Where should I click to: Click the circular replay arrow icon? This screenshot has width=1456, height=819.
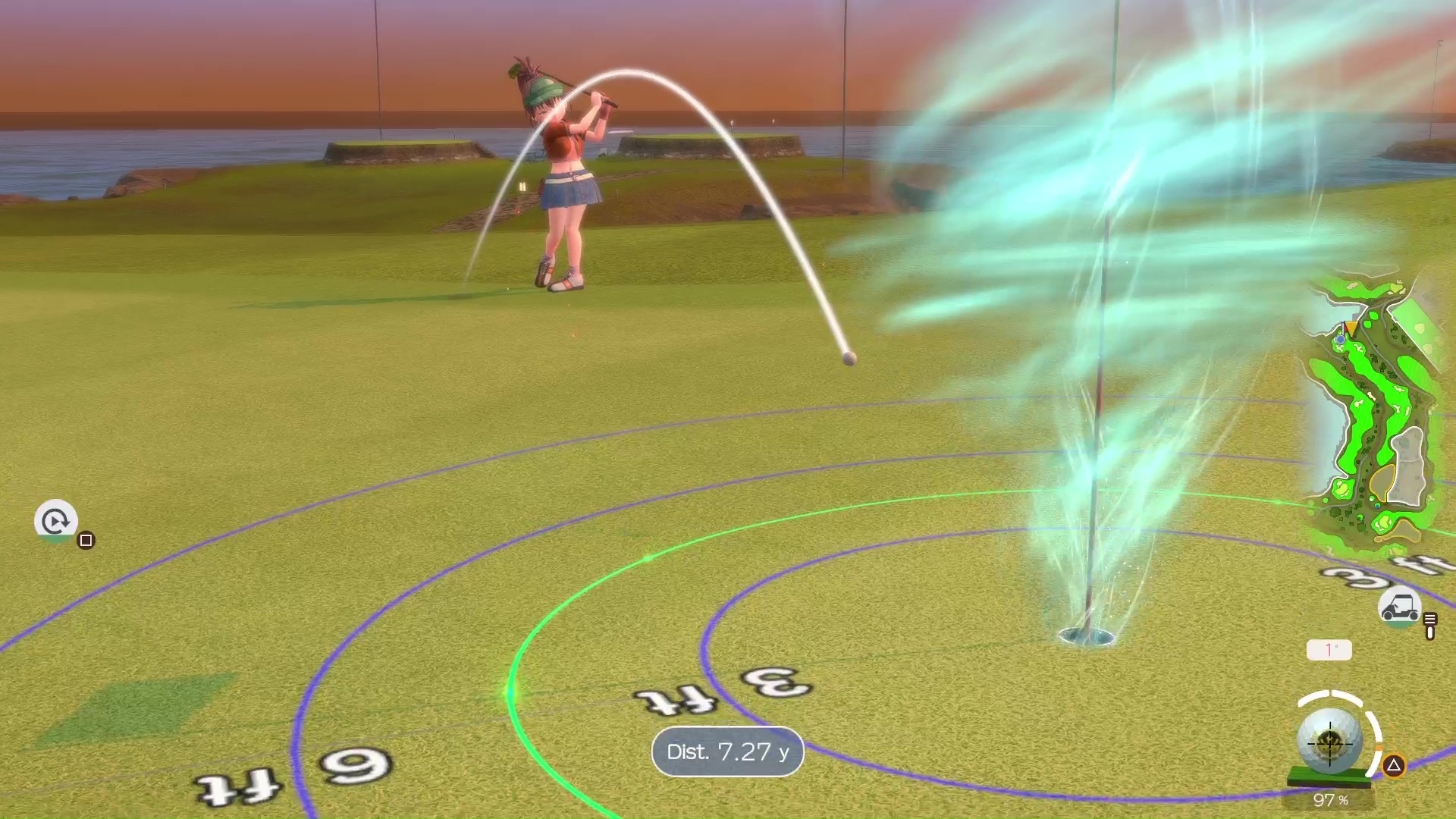(x=55, y=520)
